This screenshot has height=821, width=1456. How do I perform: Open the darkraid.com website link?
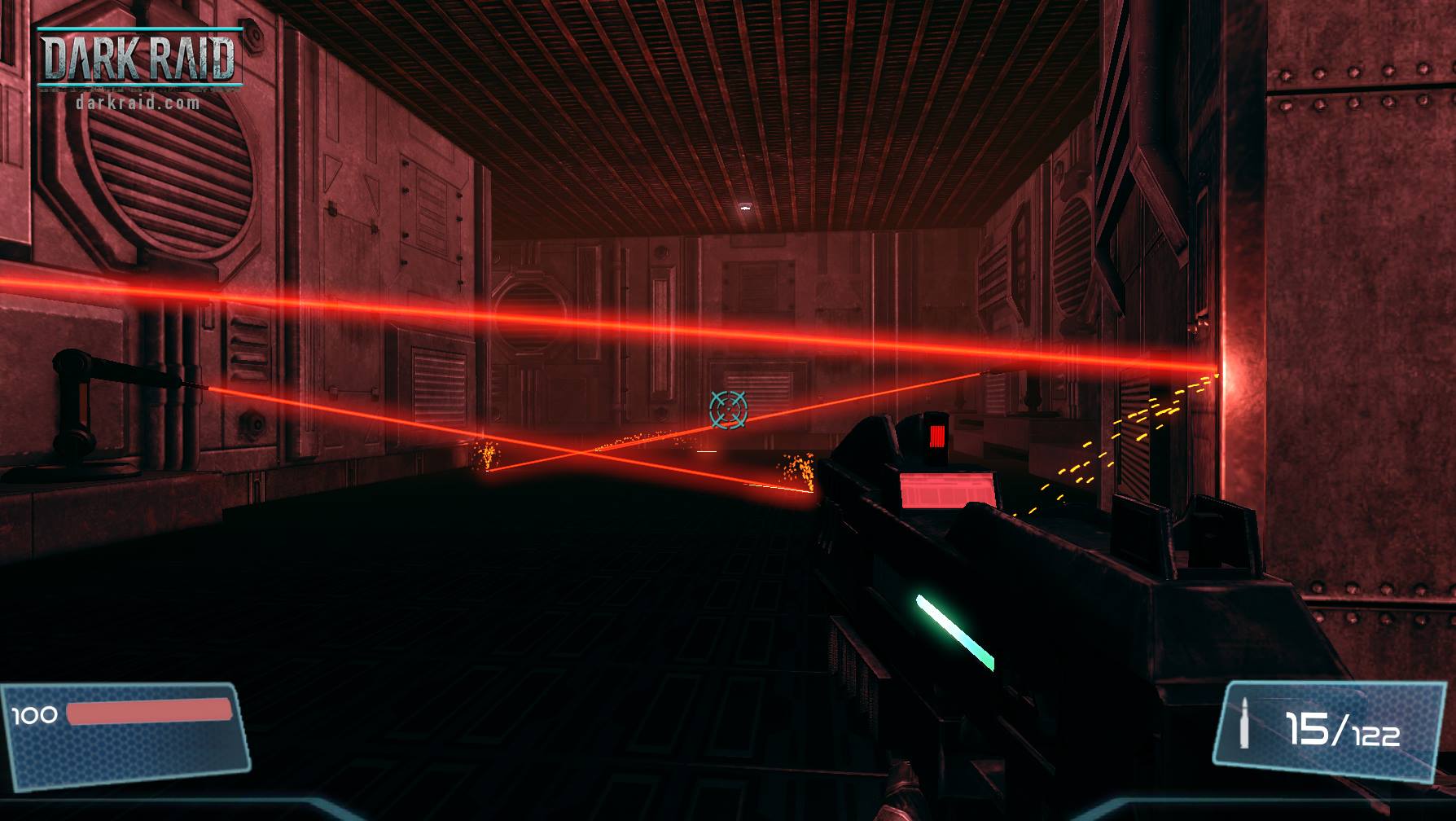[x=137, y=102]
